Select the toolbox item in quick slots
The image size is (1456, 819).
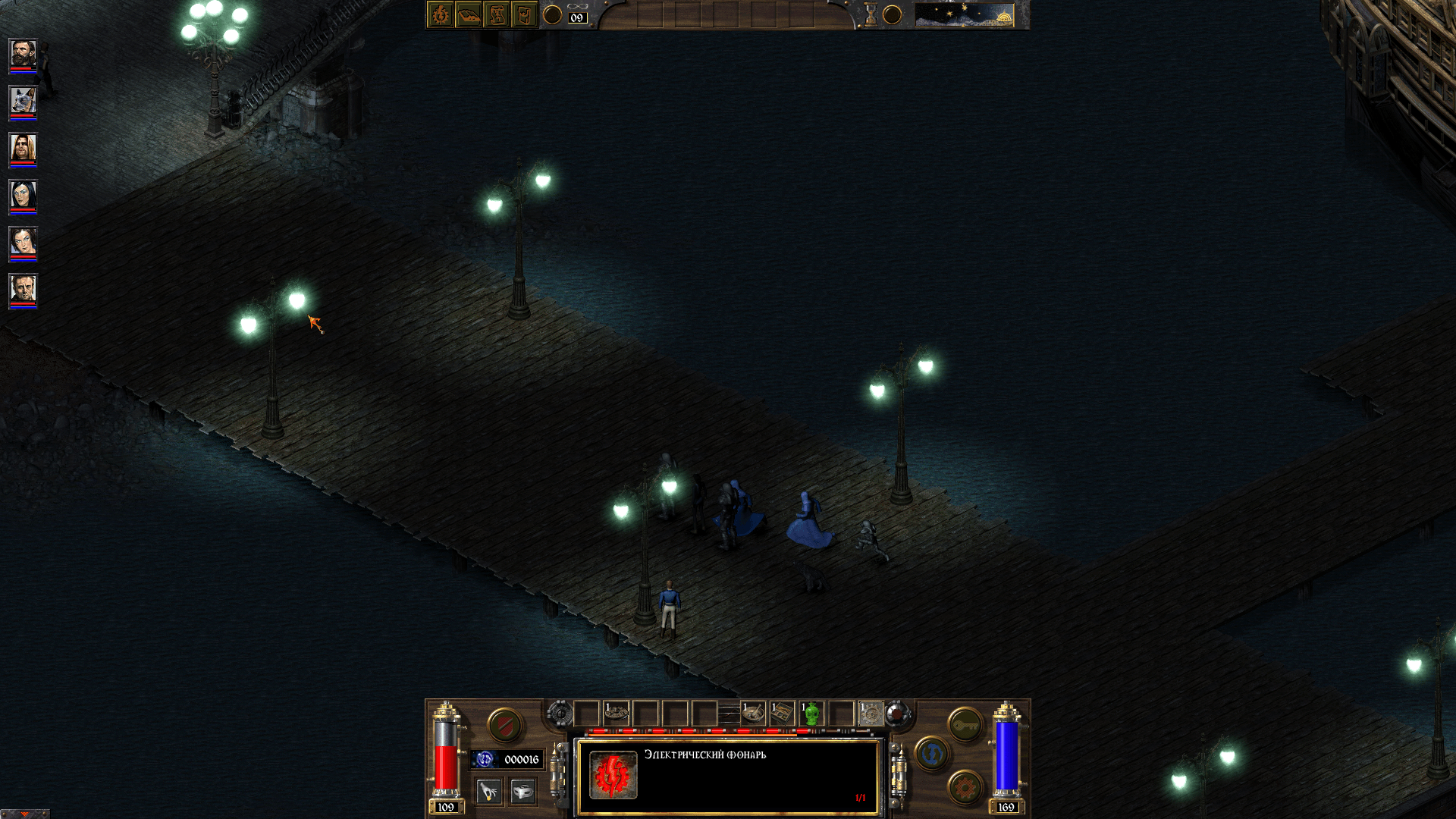tap(782, 712)
